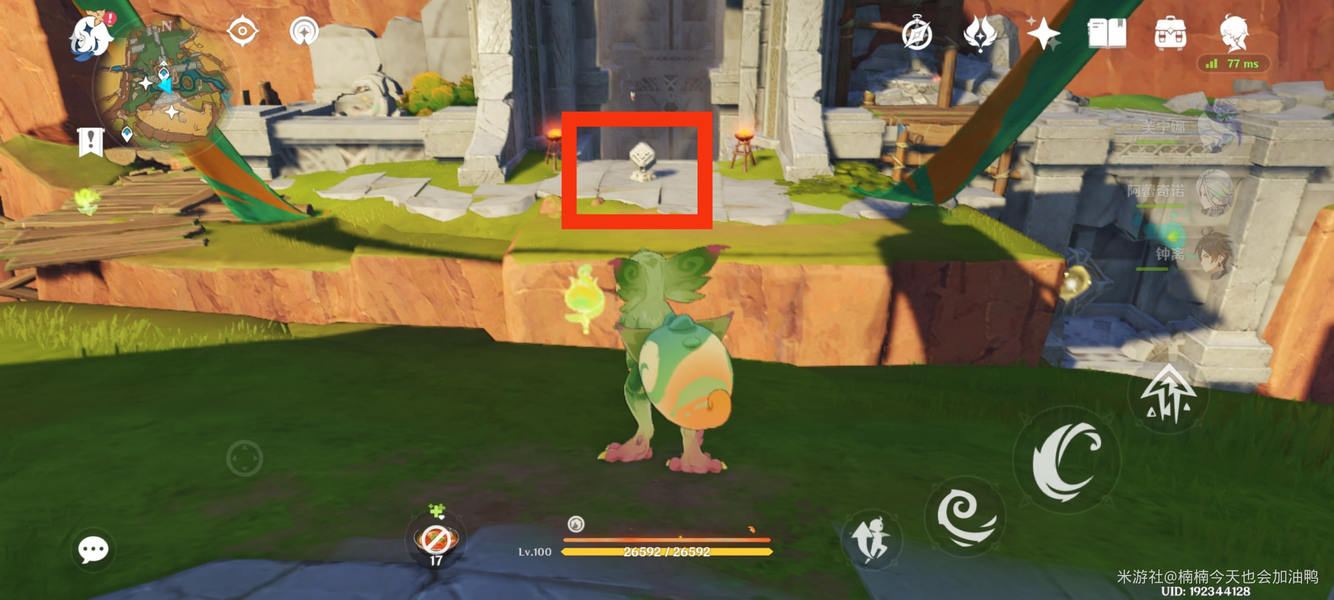Open the Adventurer Handbook book icon

[x=1107, y=34]
